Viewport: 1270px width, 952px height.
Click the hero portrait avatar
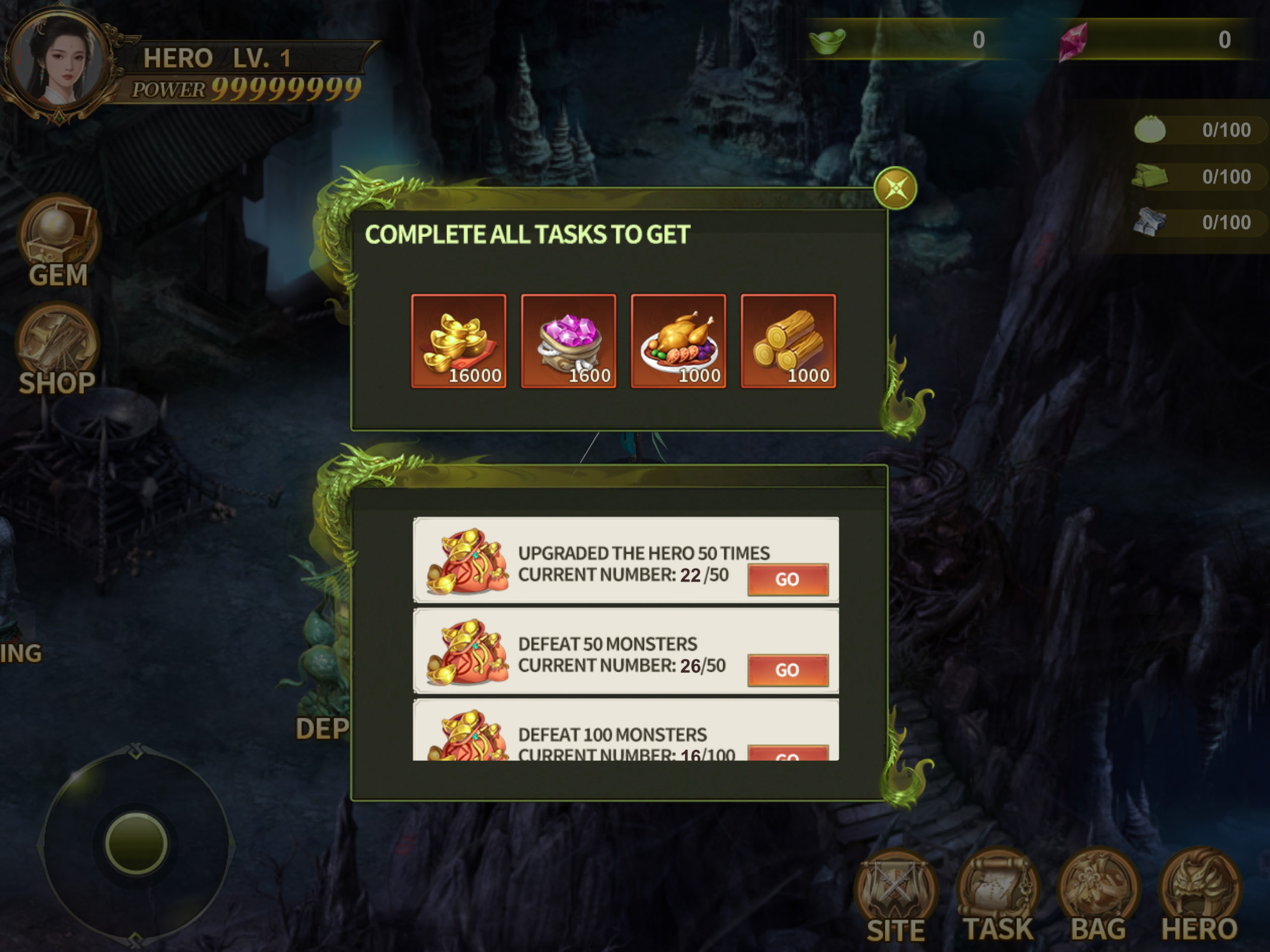(x=58, y=62)
